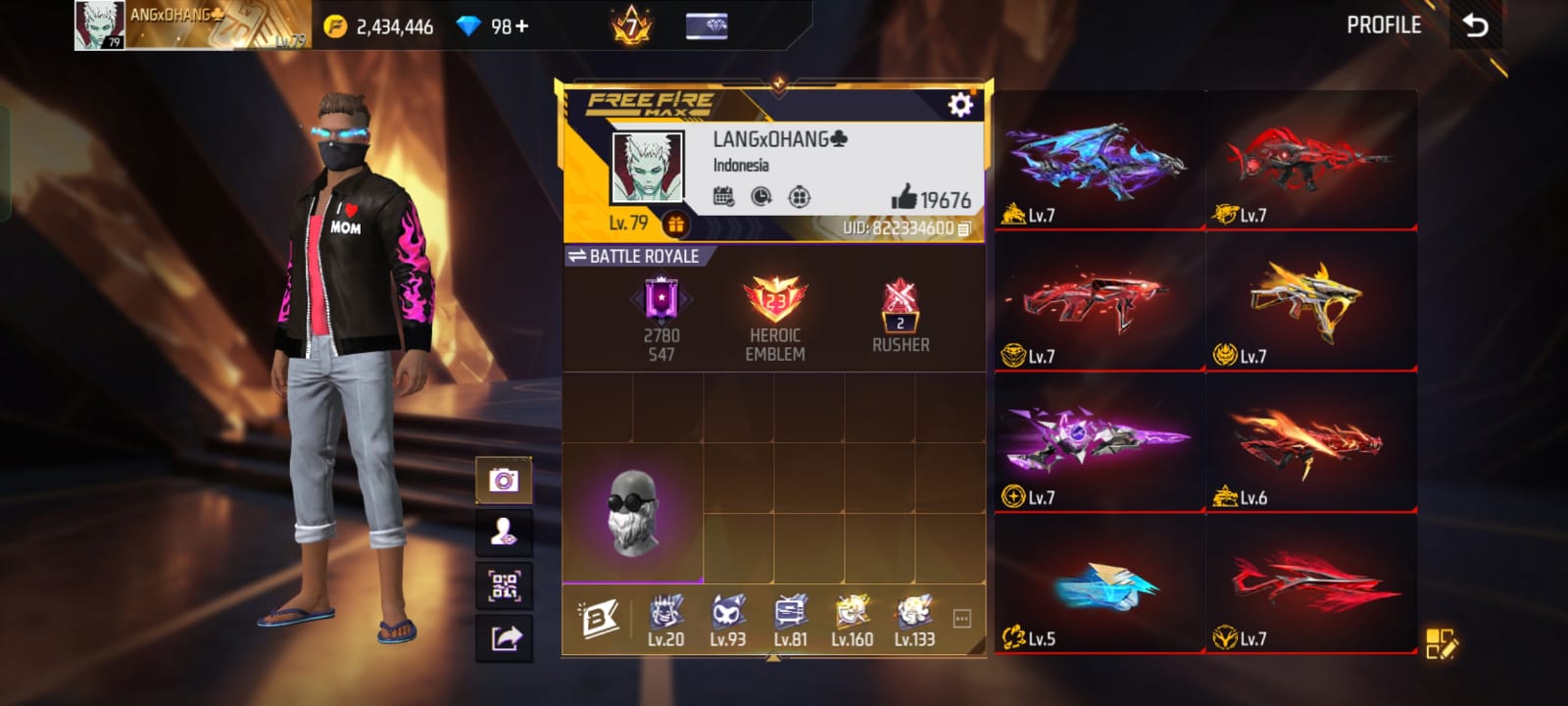
Task: Go back using the return arrow
Action: pyautogui.click(x=1475, y=25)
